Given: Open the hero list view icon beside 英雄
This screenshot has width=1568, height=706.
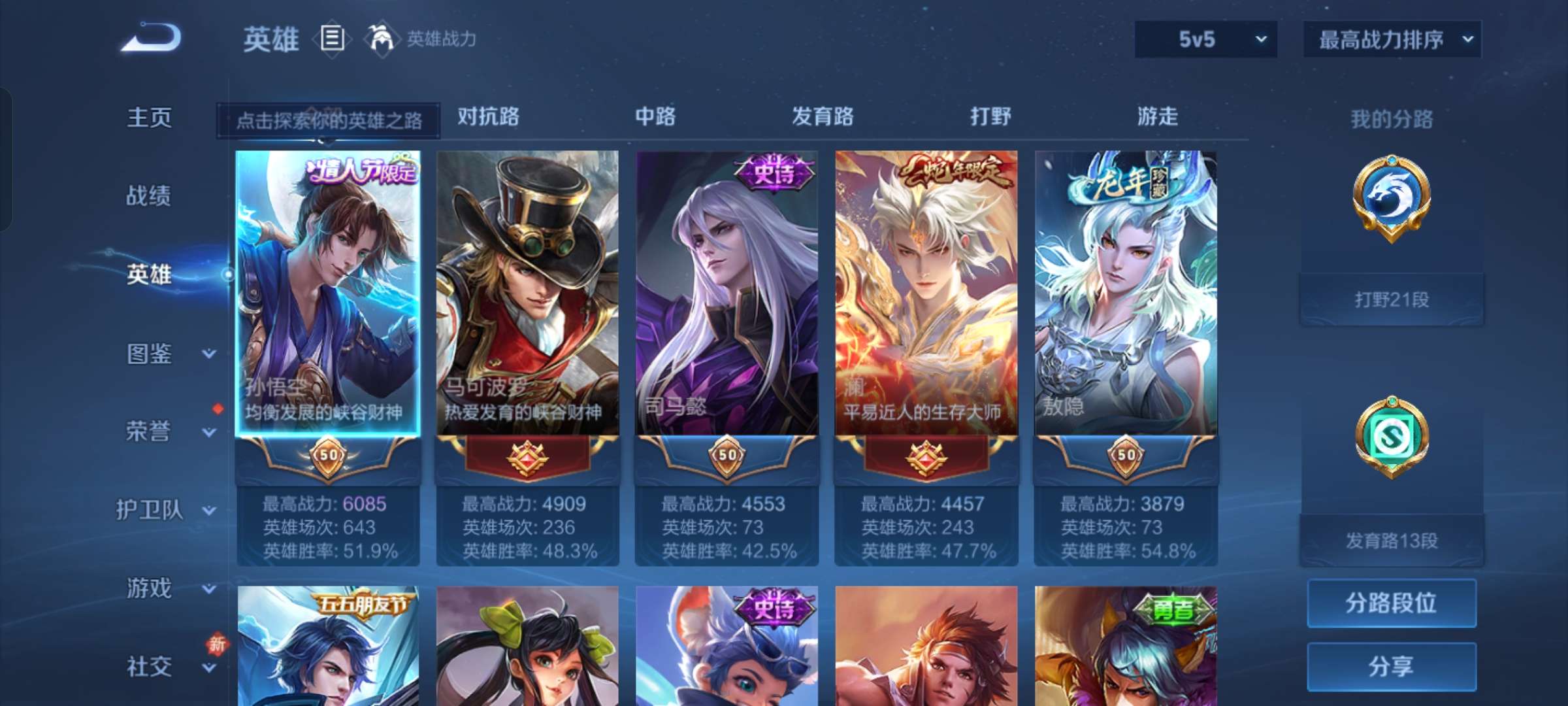Looking at the screenshot, I should click(332, 39).
